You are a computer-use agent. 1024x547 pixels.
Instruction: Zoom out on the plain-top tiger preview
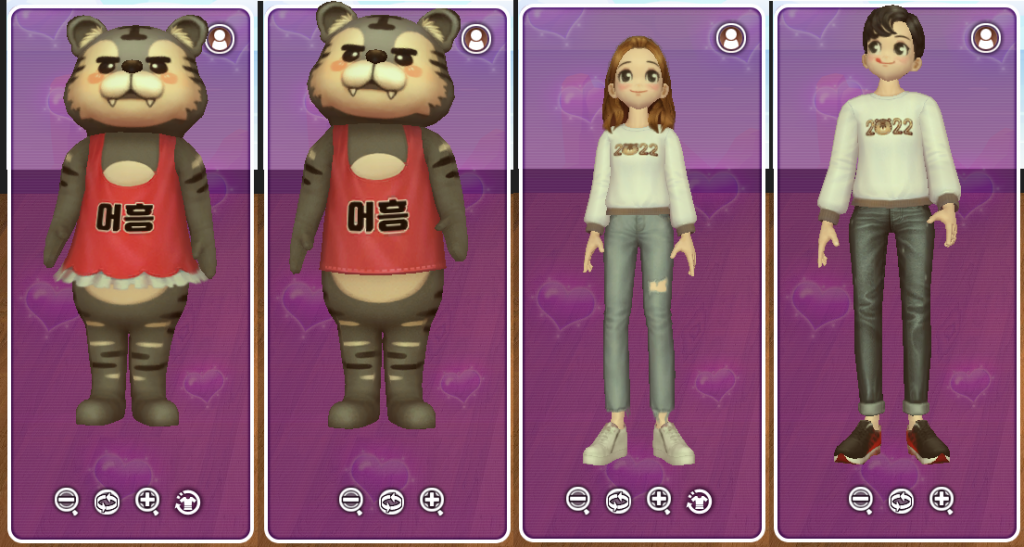pos(351,499)
